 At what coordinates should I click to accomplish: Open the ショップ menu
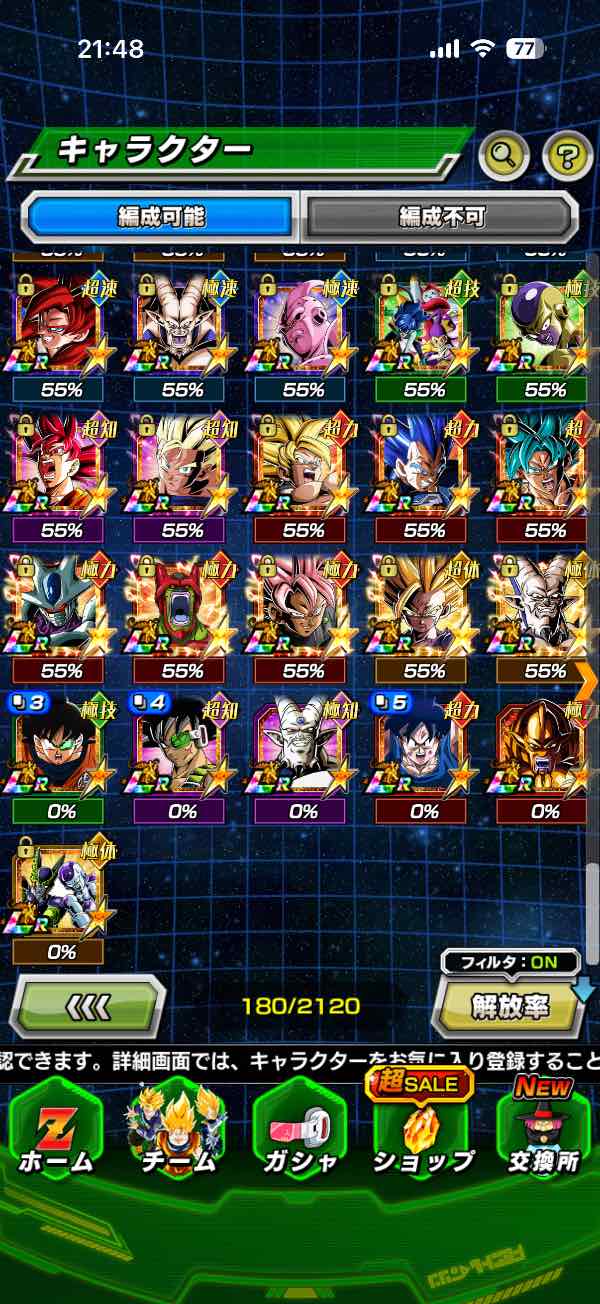(x=422, y=1131)
